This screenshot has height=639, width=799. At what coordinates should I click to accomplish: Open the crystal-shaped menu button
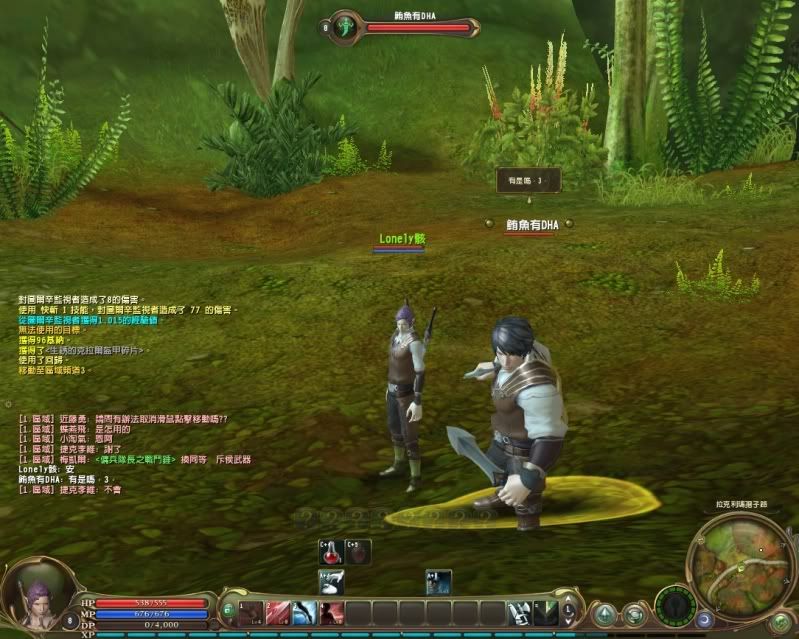pyautogui.click(x=604, y=614)
